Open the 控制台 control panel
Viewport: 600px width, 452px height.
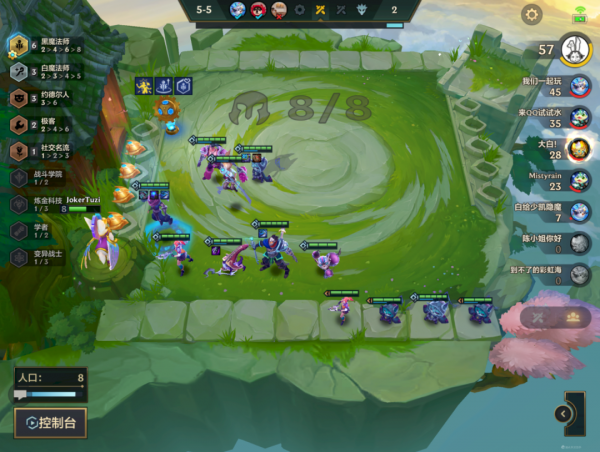(50, 422)
